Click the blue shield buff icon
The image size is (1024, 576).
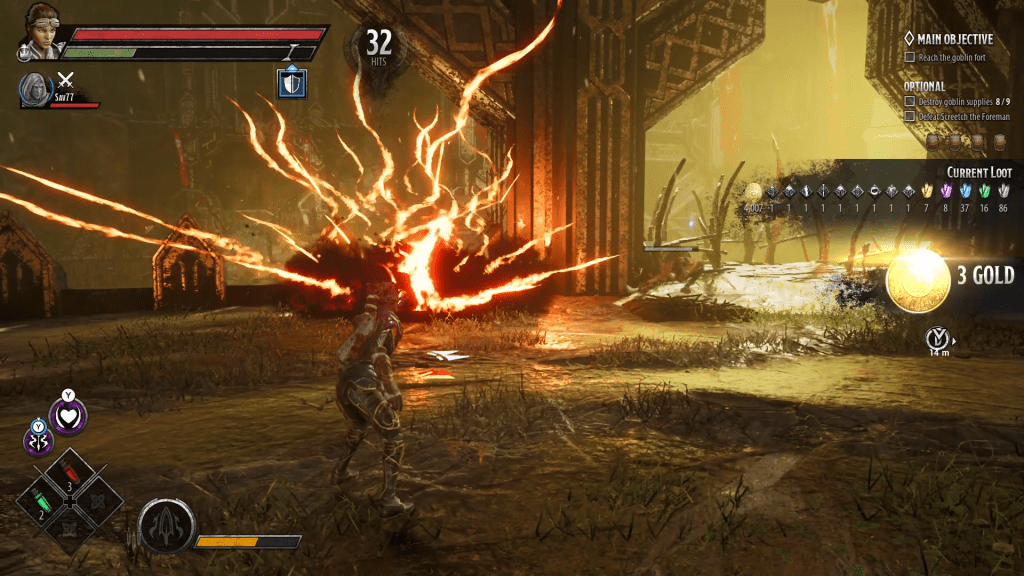click(x=291, y=83)
